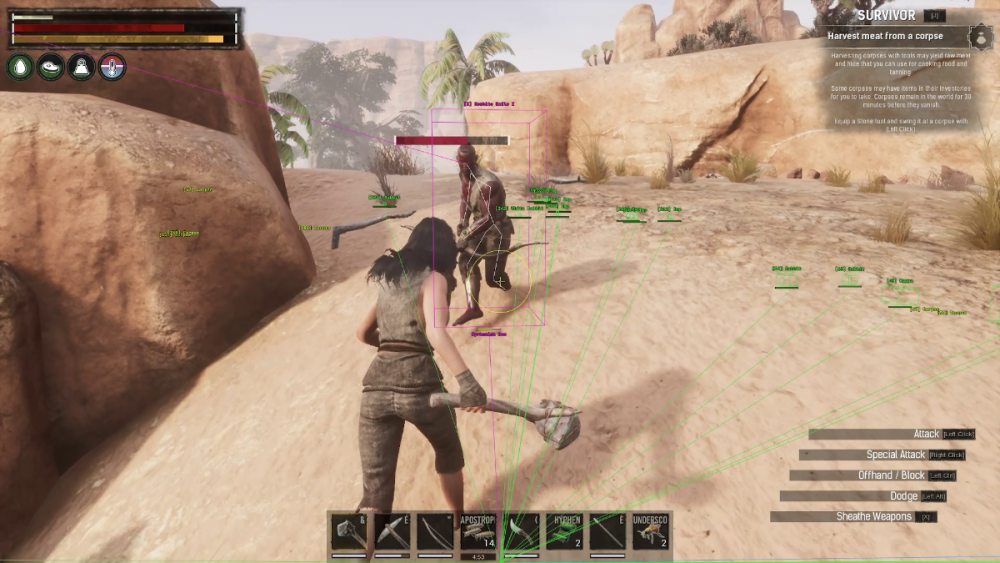Choose the bow in the hotbar
The height and width of the screenshot is (563, 1000).
(x=435, y=532)
